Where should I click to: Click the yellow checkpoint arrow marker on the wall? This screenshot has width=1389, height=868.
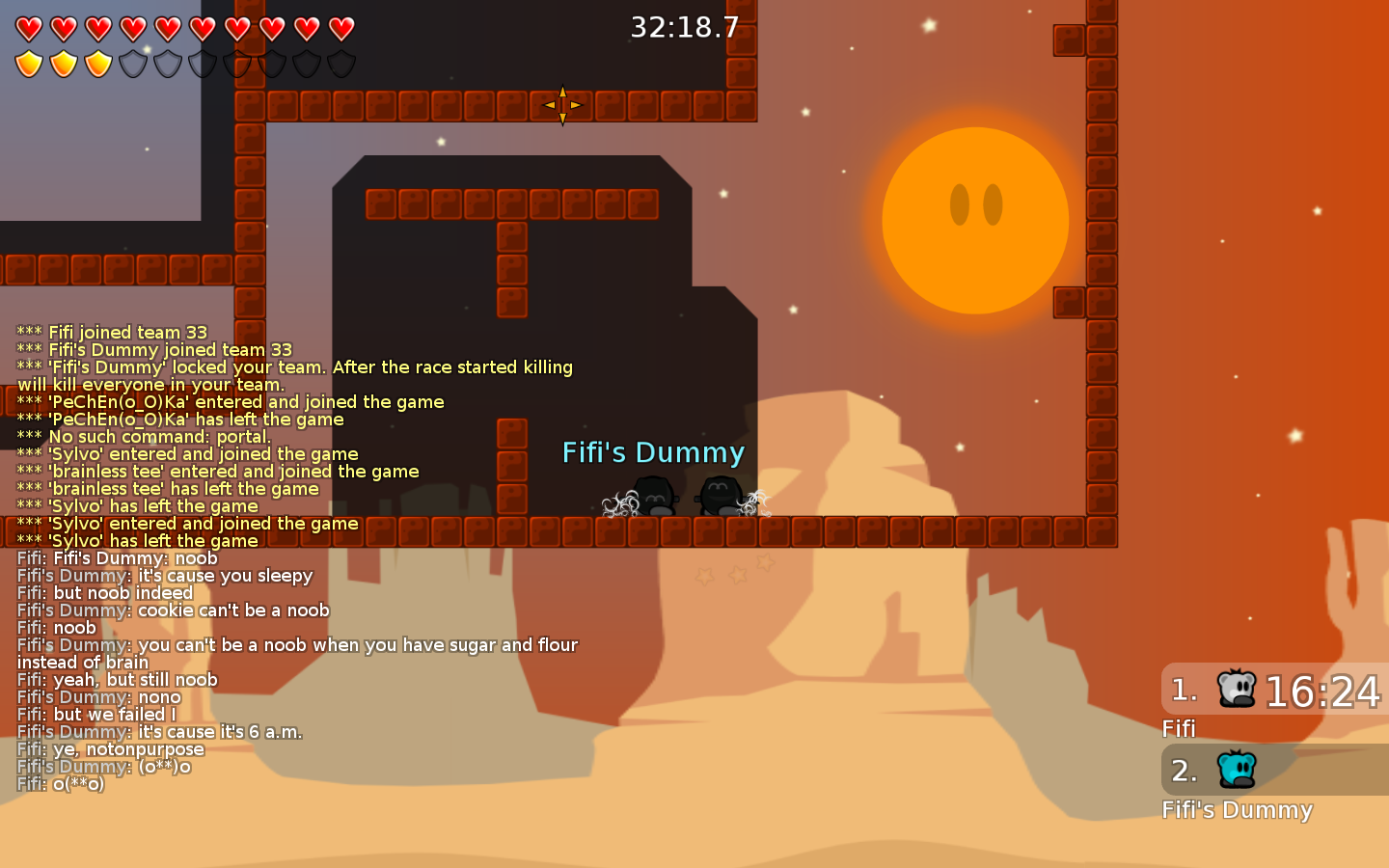click(x=562, y=104)
